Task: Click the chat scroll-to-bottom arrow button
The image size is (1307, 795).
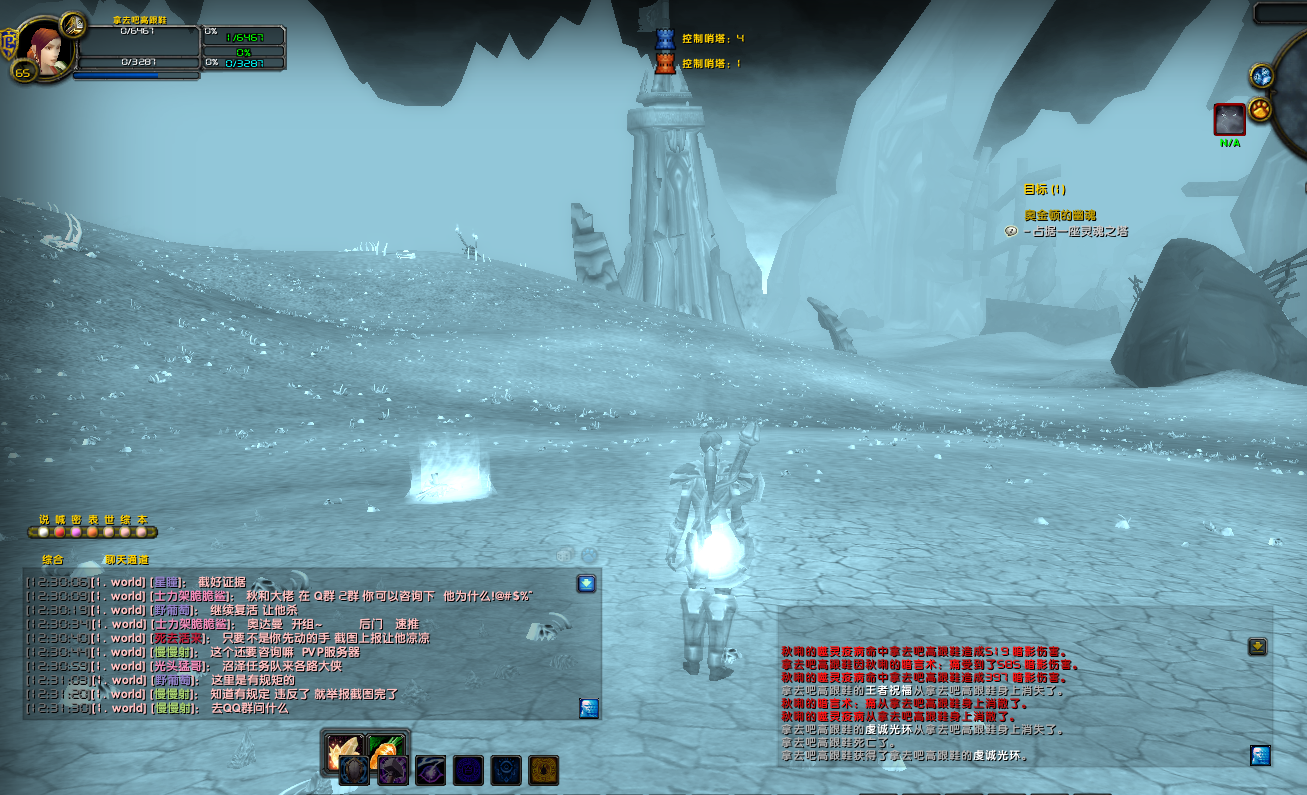Action: (586, 583)
